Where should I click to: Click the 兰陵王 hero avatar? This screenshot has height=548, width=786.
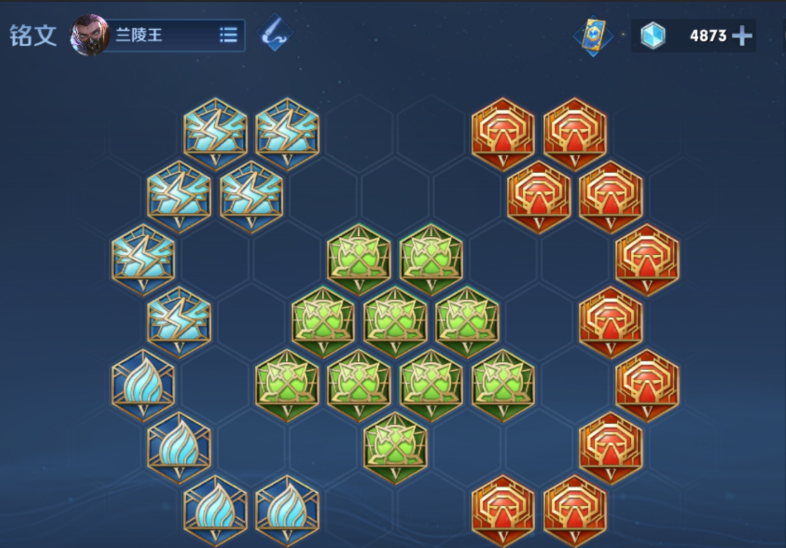click(x=90, y=35)
